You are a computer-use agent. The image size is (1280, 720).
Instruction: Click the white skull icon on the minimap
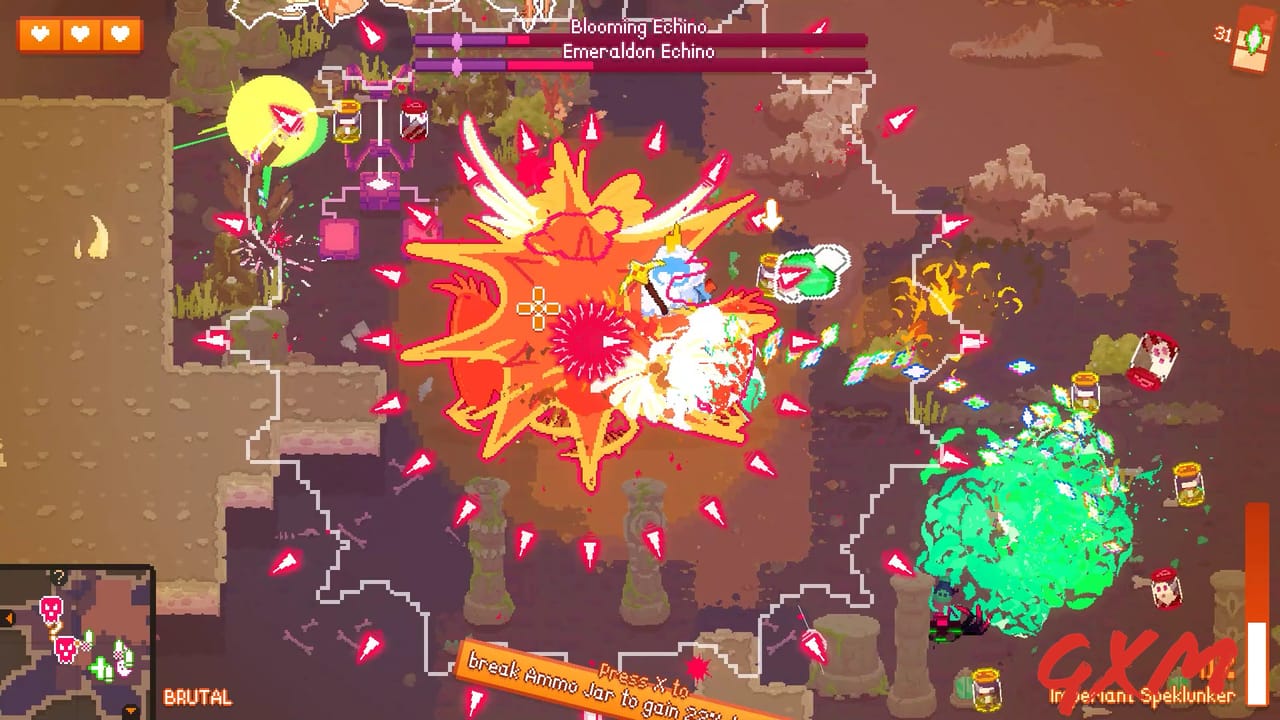pos(121,668)
